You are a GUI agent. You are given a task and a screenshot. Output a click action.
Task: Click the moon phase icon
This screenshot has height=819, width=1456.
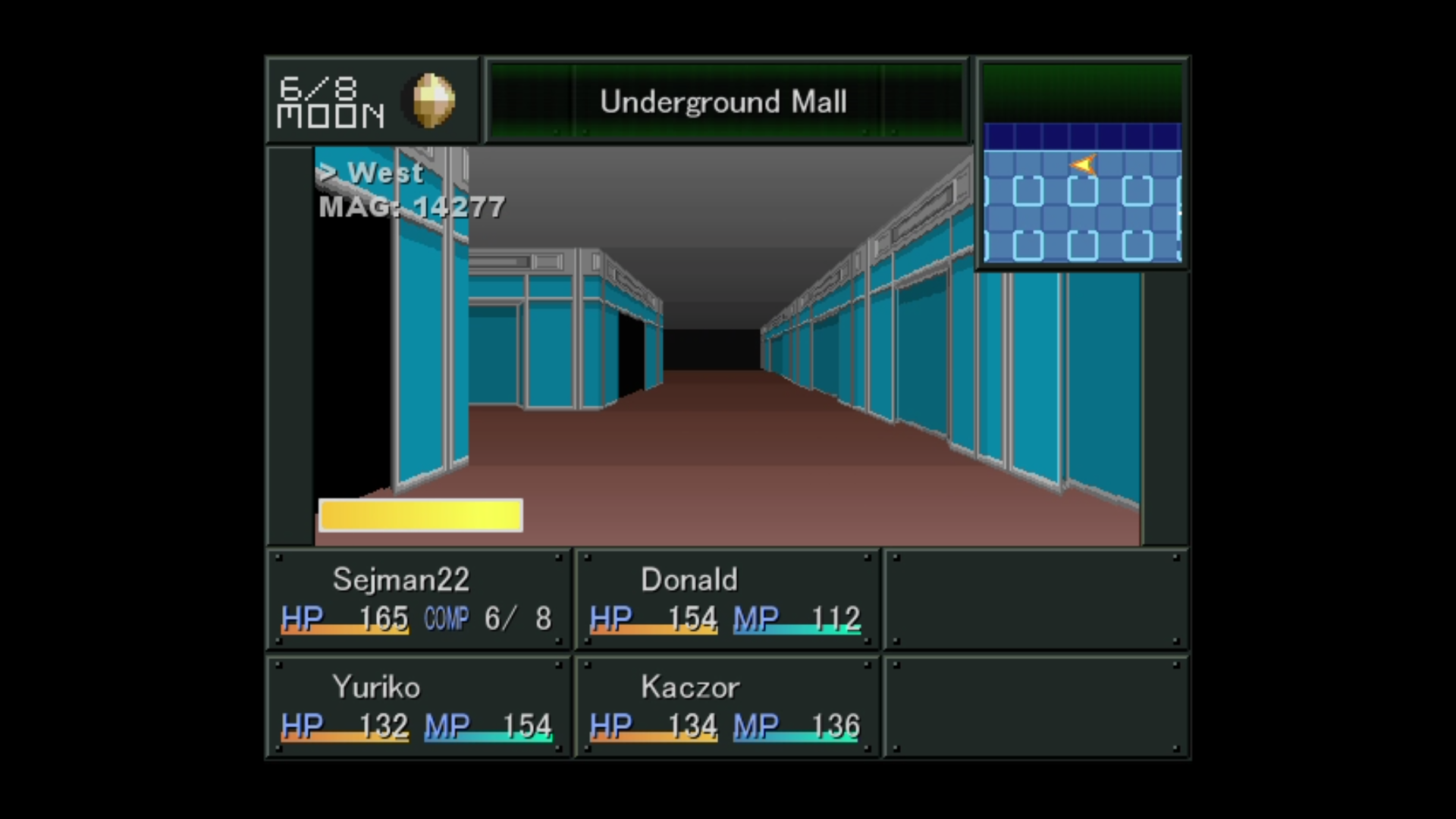pos(434,100)
